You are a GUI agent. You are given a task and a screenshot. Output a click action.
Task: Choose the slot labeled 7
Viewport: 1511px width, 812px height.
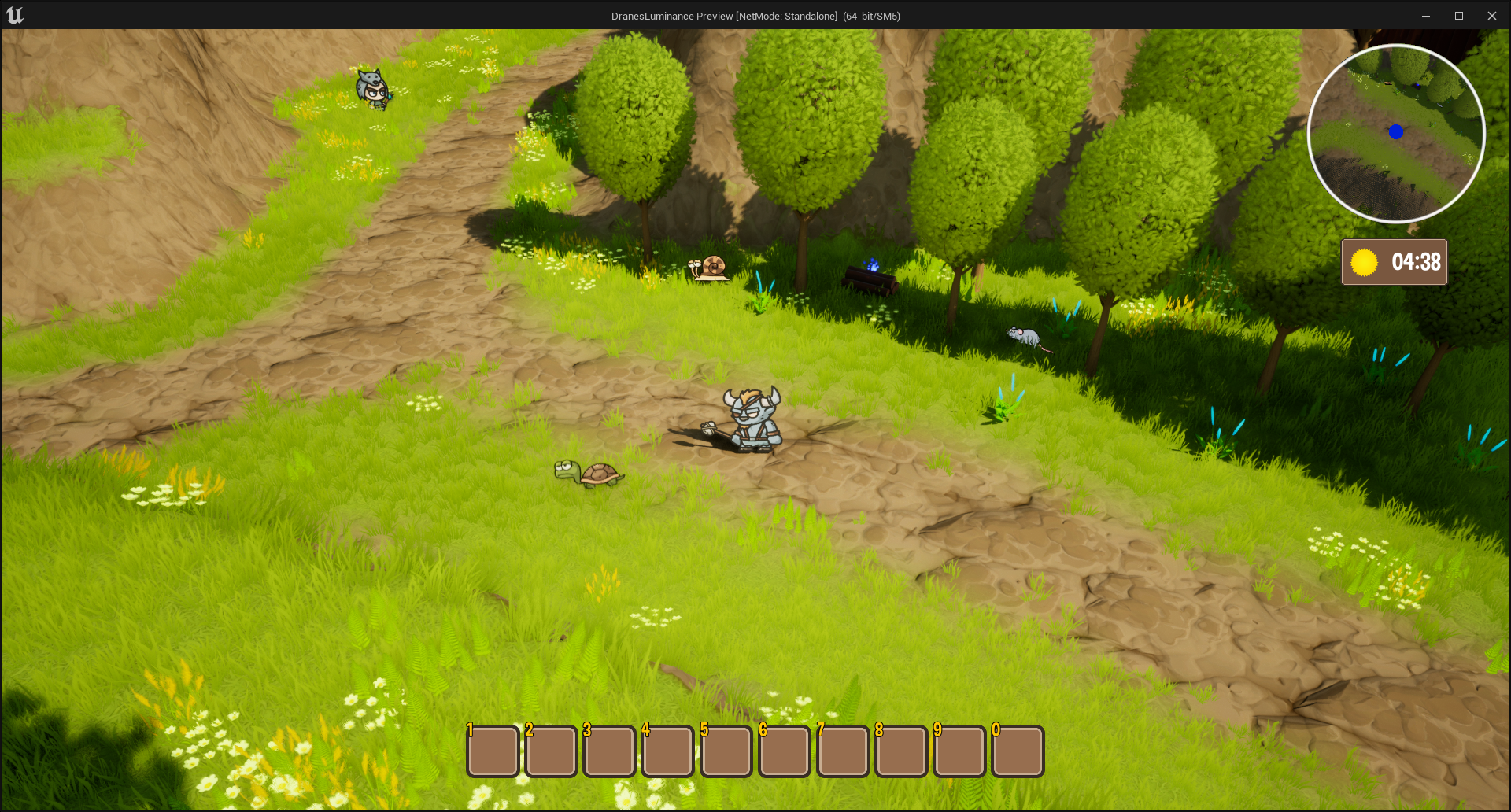(843, 751)
